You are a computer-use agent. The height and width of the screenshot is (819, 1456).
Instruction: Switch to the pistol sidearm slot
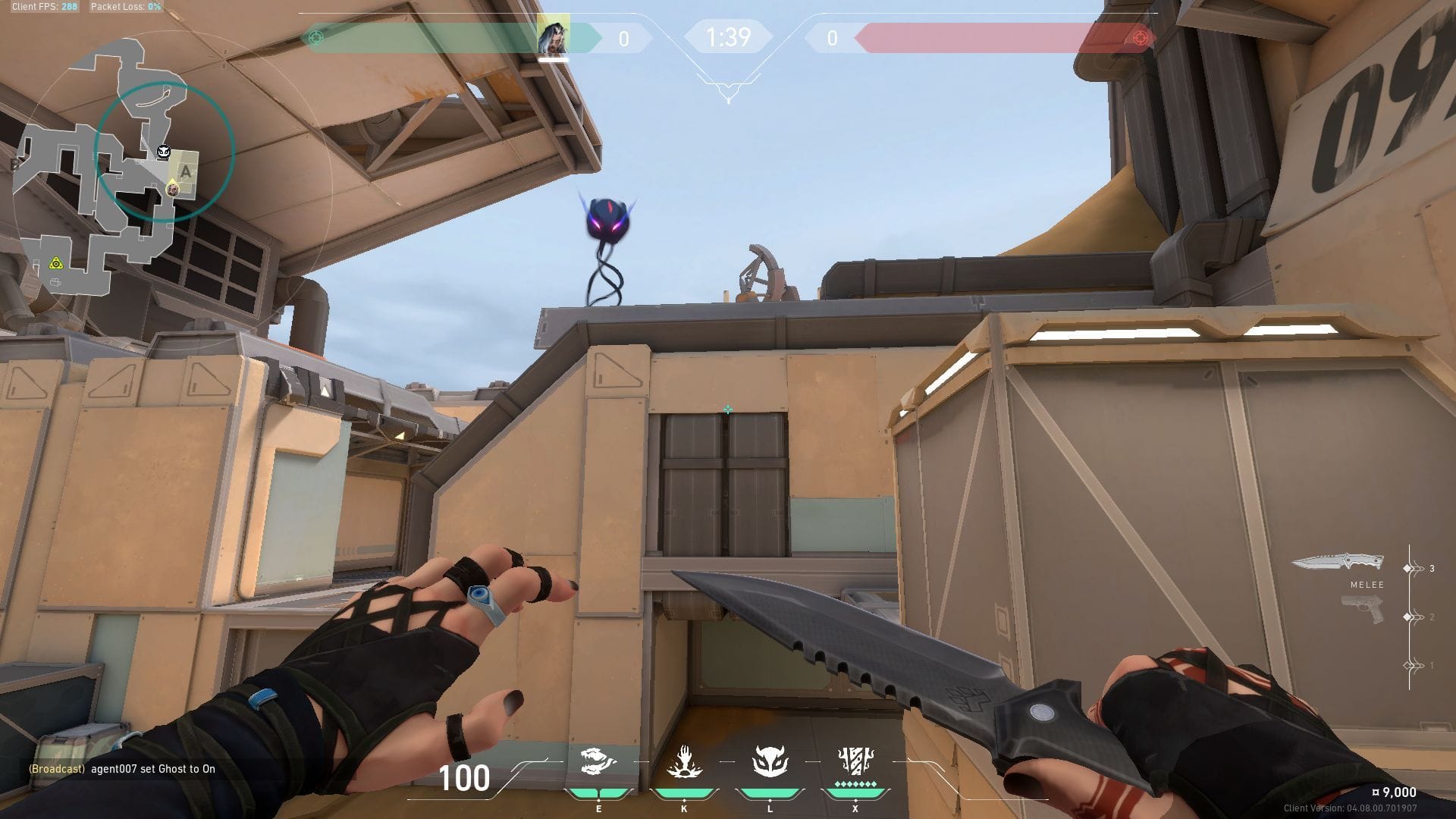(x=1362, y=609)
